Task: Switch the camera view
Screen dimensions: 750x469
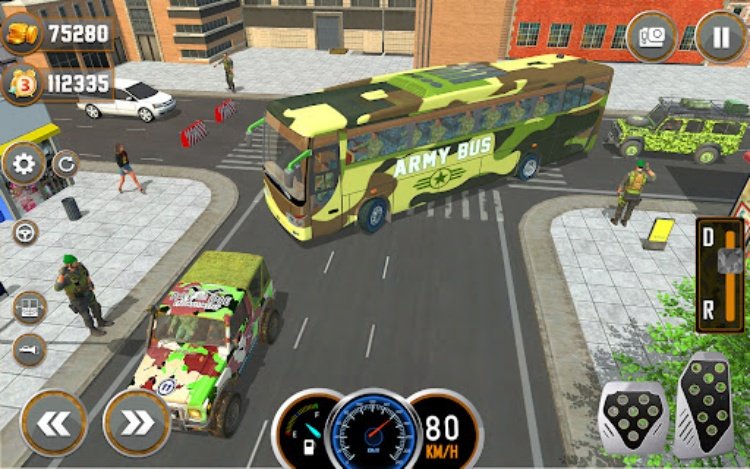Action: tap(651, 36)
